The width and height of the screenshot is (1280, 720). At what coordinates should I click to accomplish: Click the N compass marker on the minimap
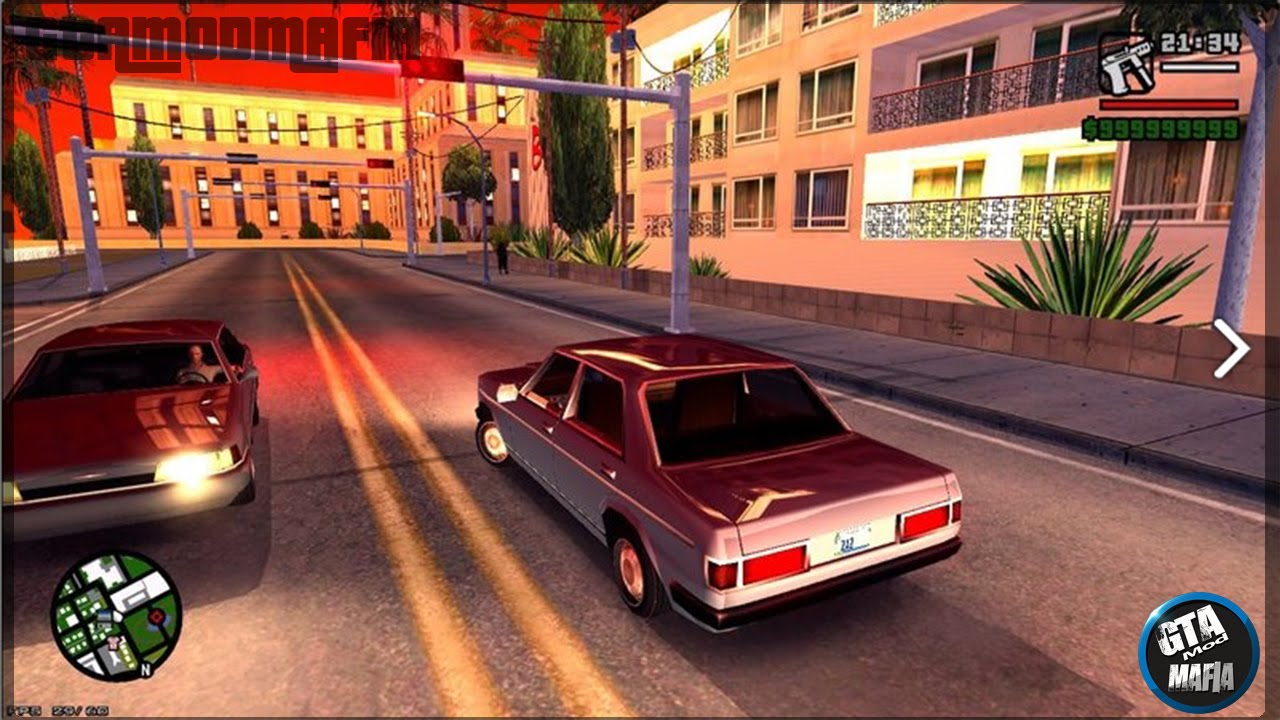[146, 669]
